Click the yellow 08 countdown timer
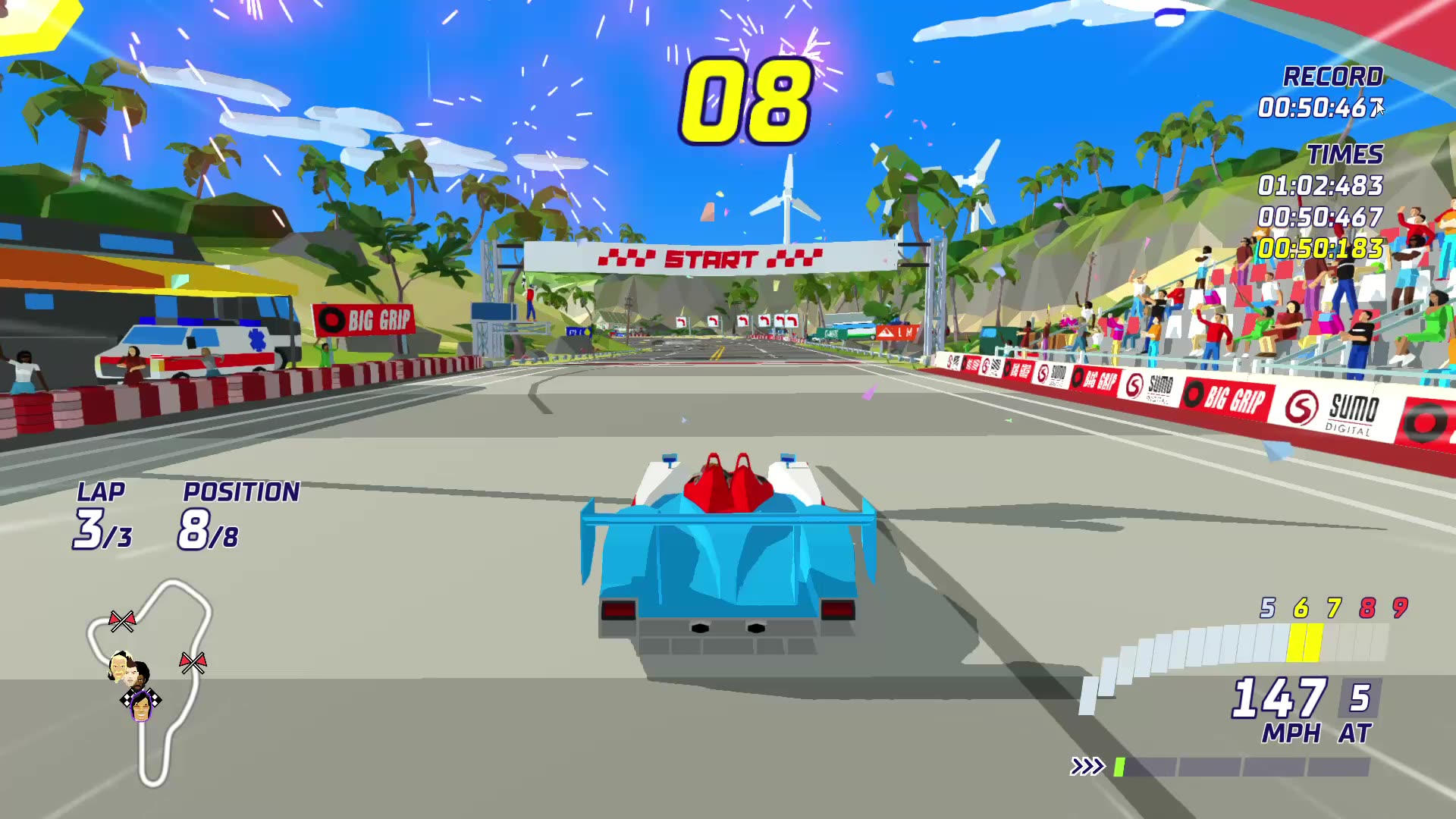 pyautogui.click(x=748, y=98)
